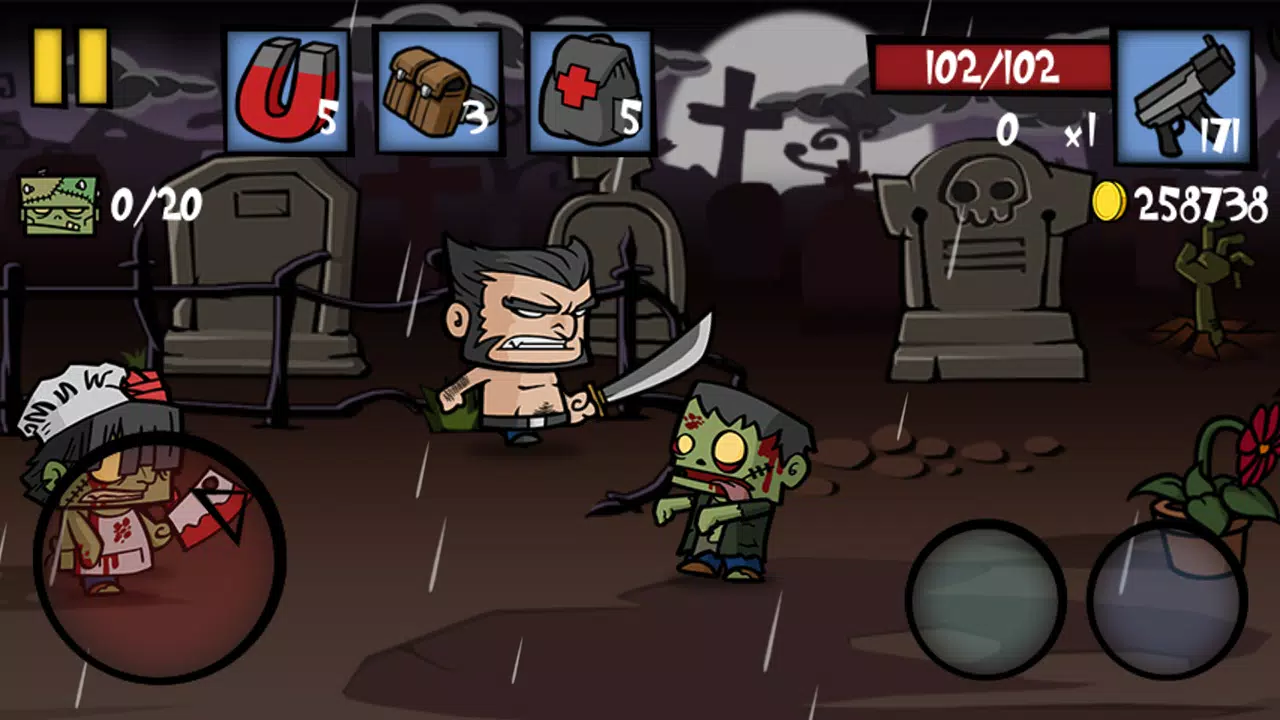This screenshot has width=1280, height=720.
Task: Click the medkit icon showing 5 remaining
Action: (x=590, y=90)
